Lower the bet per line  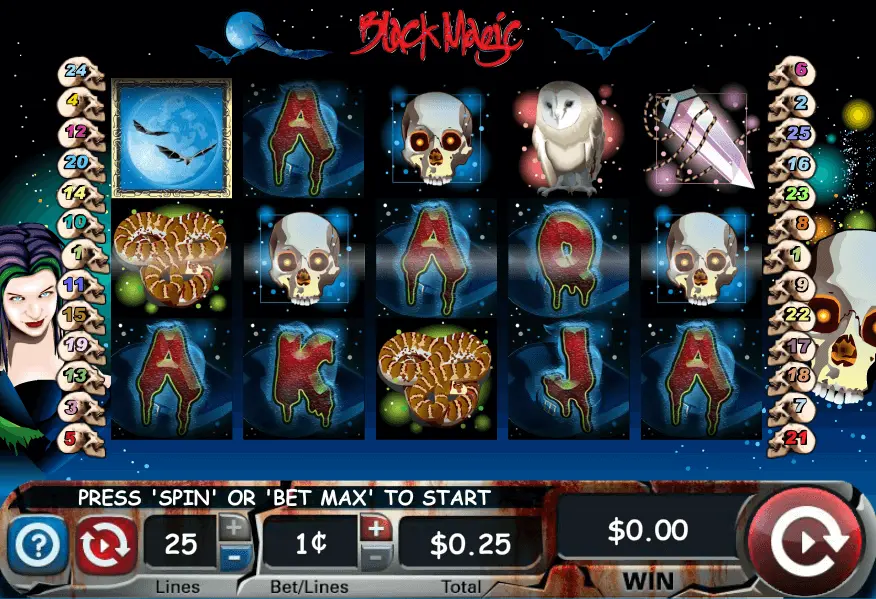pyautogui.click(x=376, y=558)
